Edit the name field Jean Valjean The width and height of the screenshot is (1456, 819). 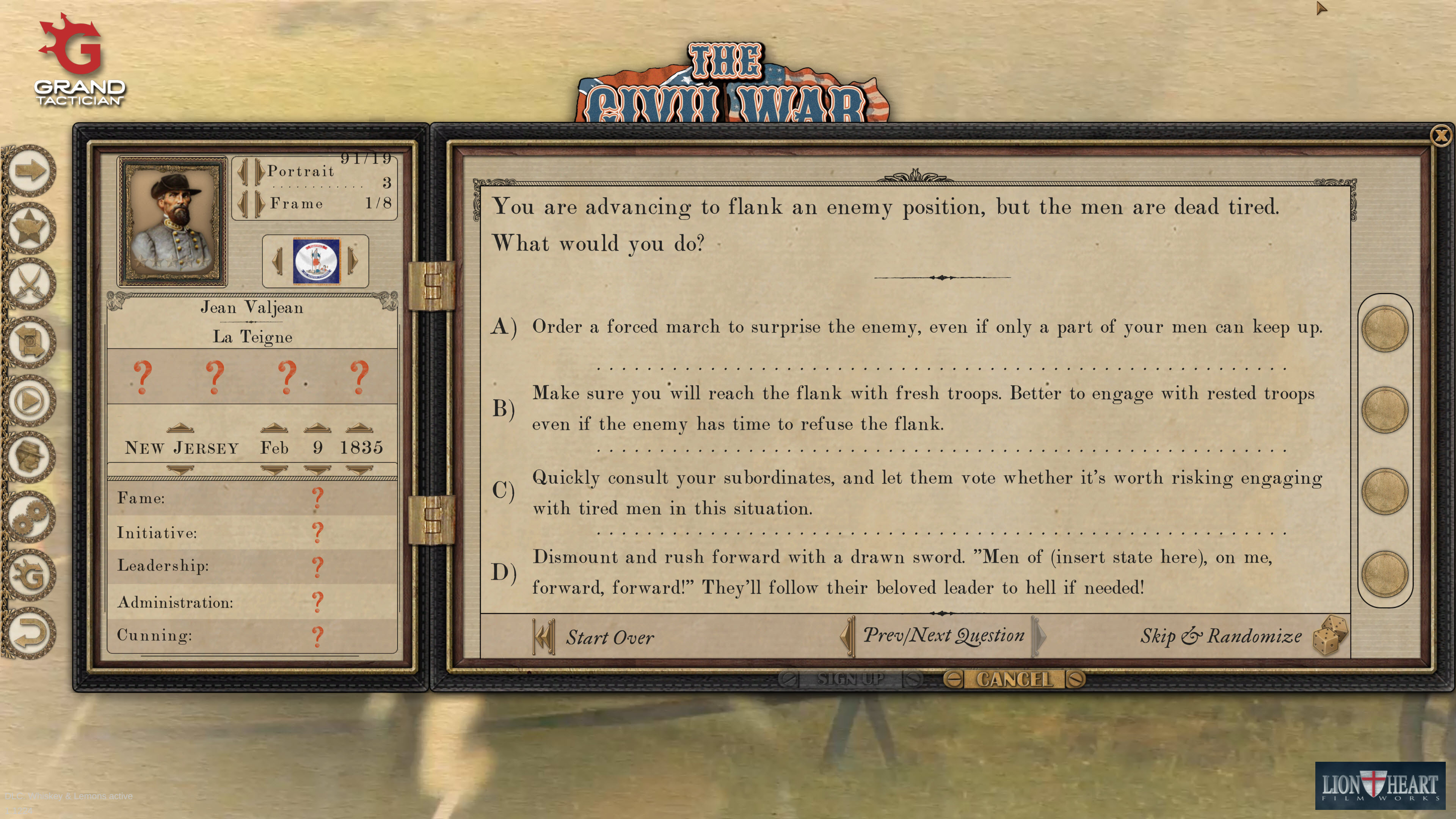(x=252, y=308)
